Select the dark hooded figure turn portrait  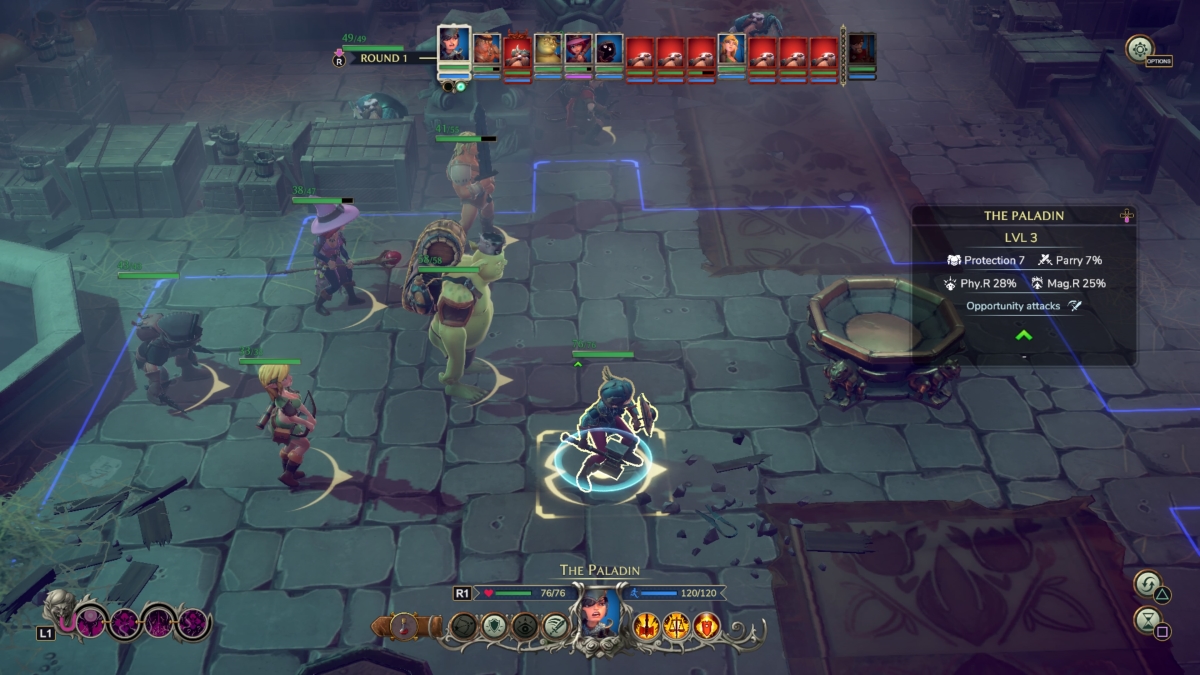[609, 50]
